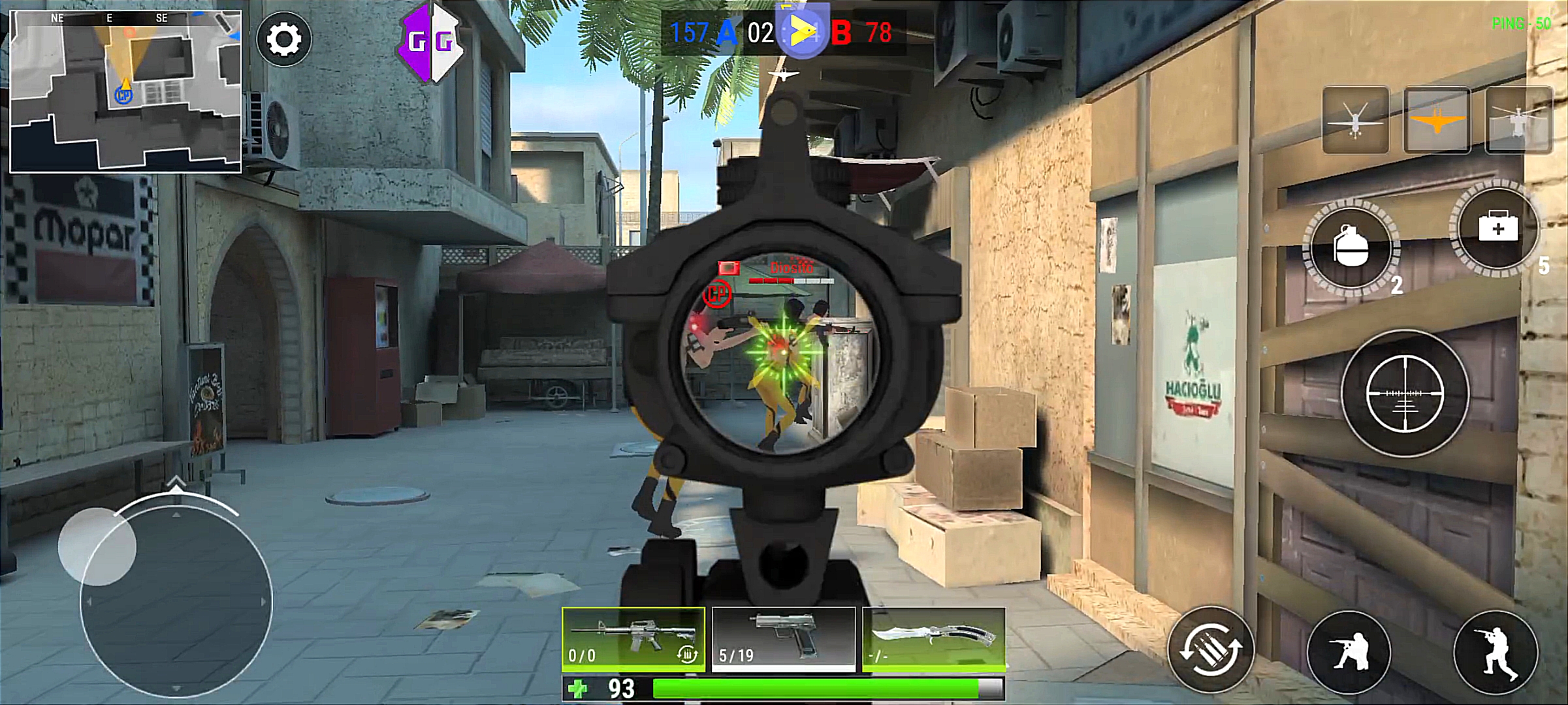Image resolution: width=1568 pixels, height=705 pixels.
Task: Tap the crouch stance button
Action: (1349, 651)
